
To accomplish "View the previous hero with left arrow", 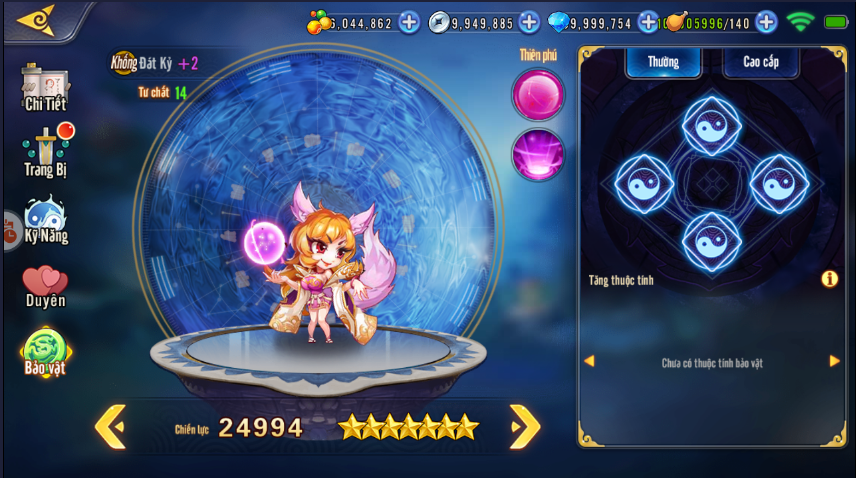I will [110, 427].
